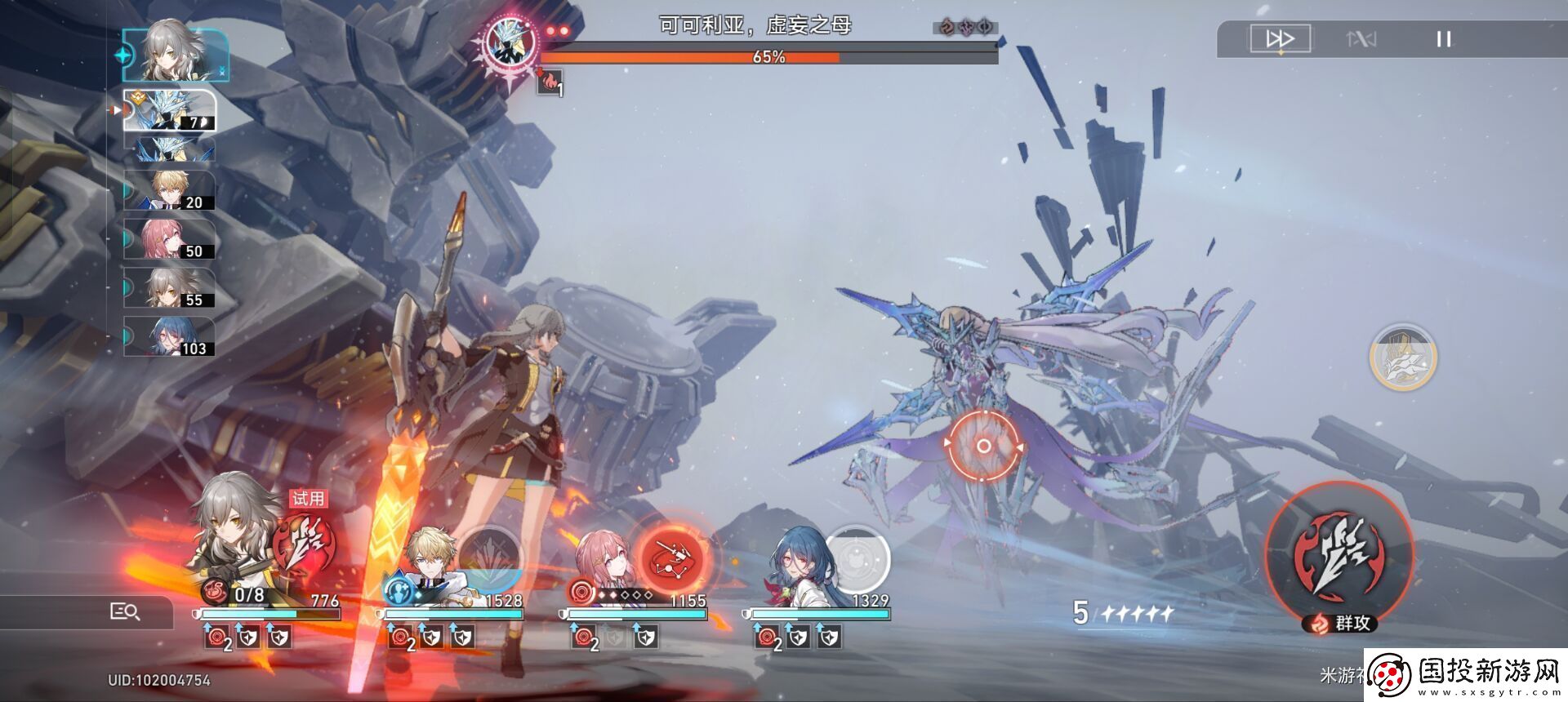Image resolution: width=1568 pixels, height=702 pixels.
Task: Toggle auto-battle mode
Action: click(1361, 39)
